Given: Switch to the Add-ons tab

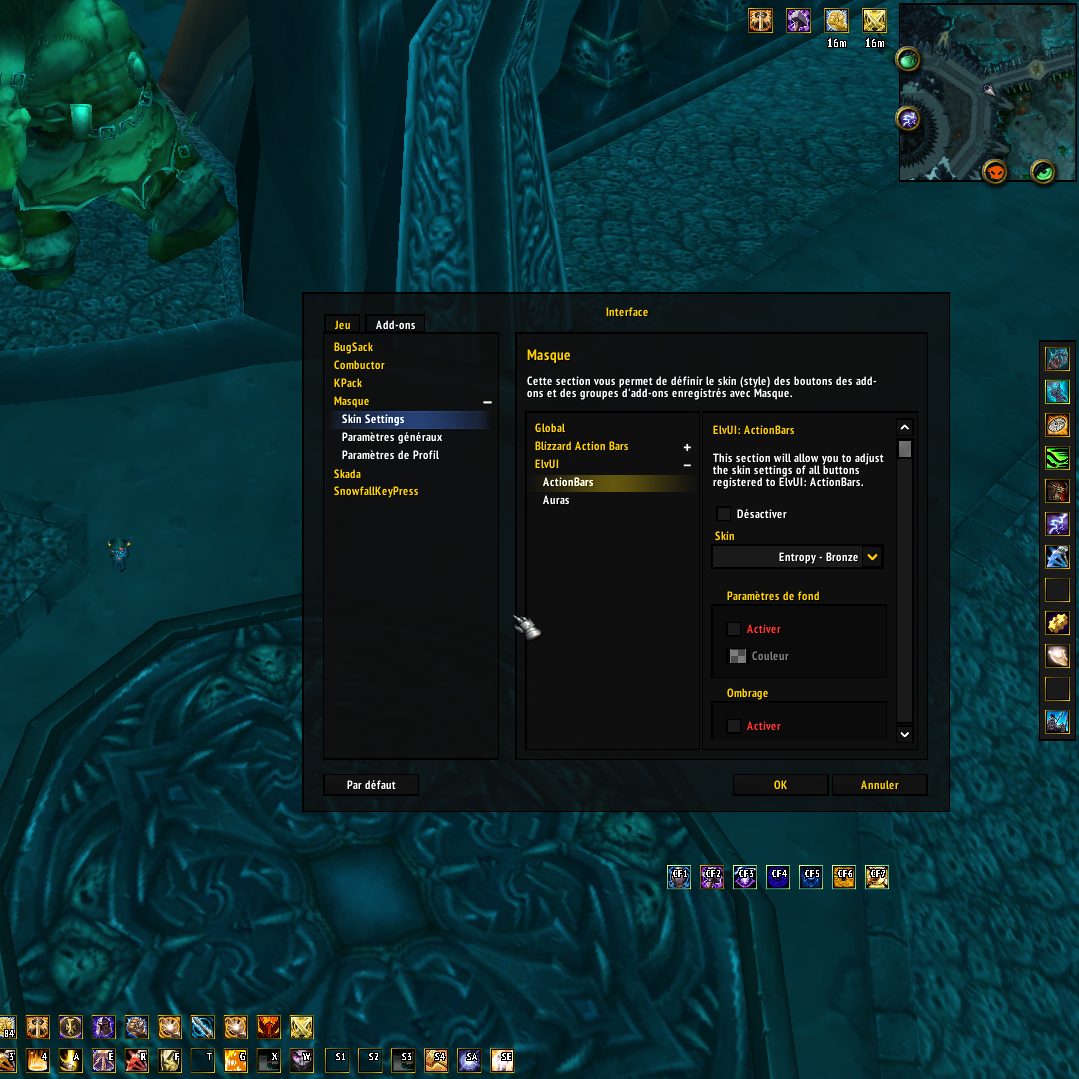Looking at the screenshot, I should coord(395,325).
